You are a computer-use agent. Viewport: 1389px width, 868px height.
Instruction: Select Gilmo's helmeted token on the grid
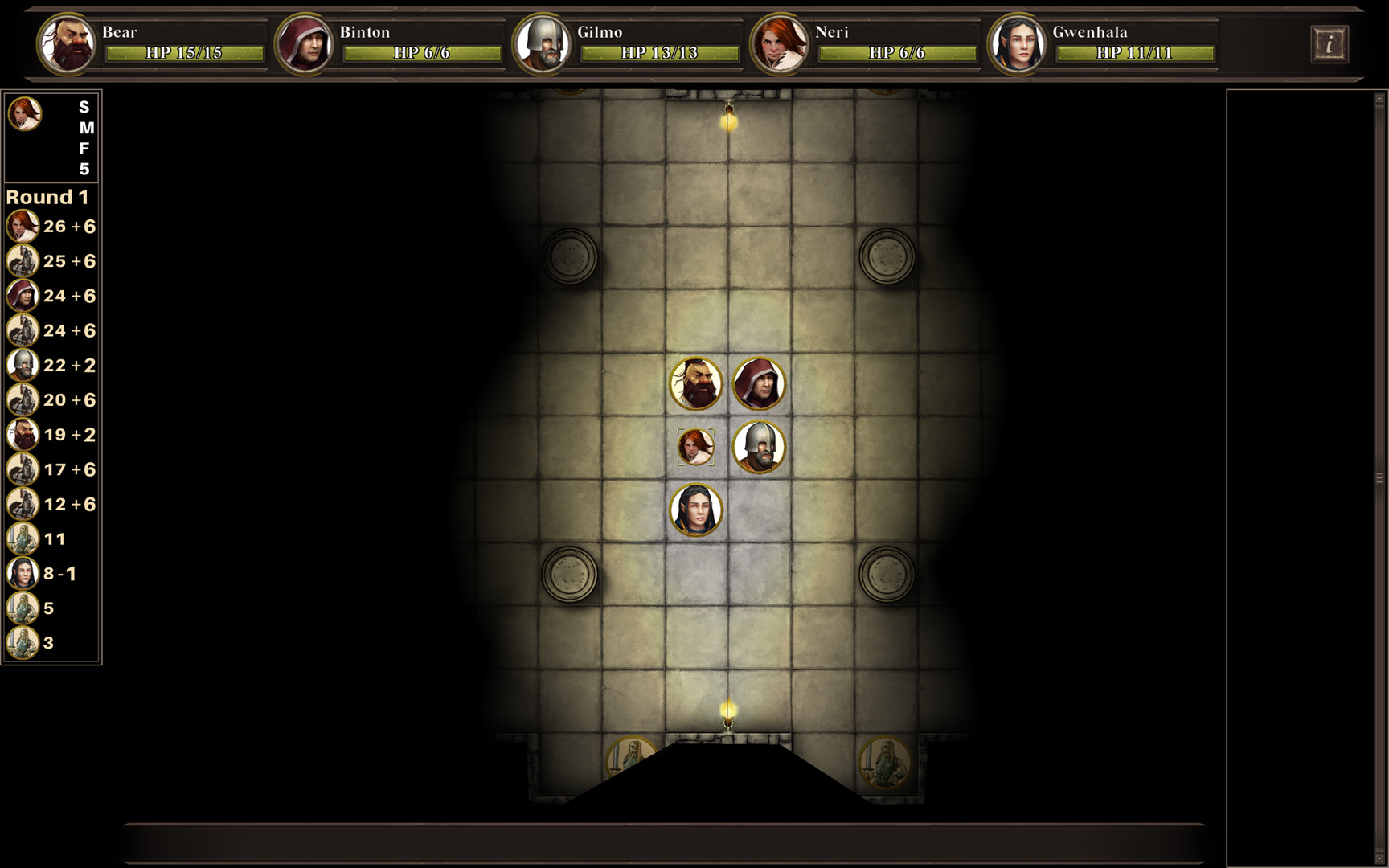(759, 447)
